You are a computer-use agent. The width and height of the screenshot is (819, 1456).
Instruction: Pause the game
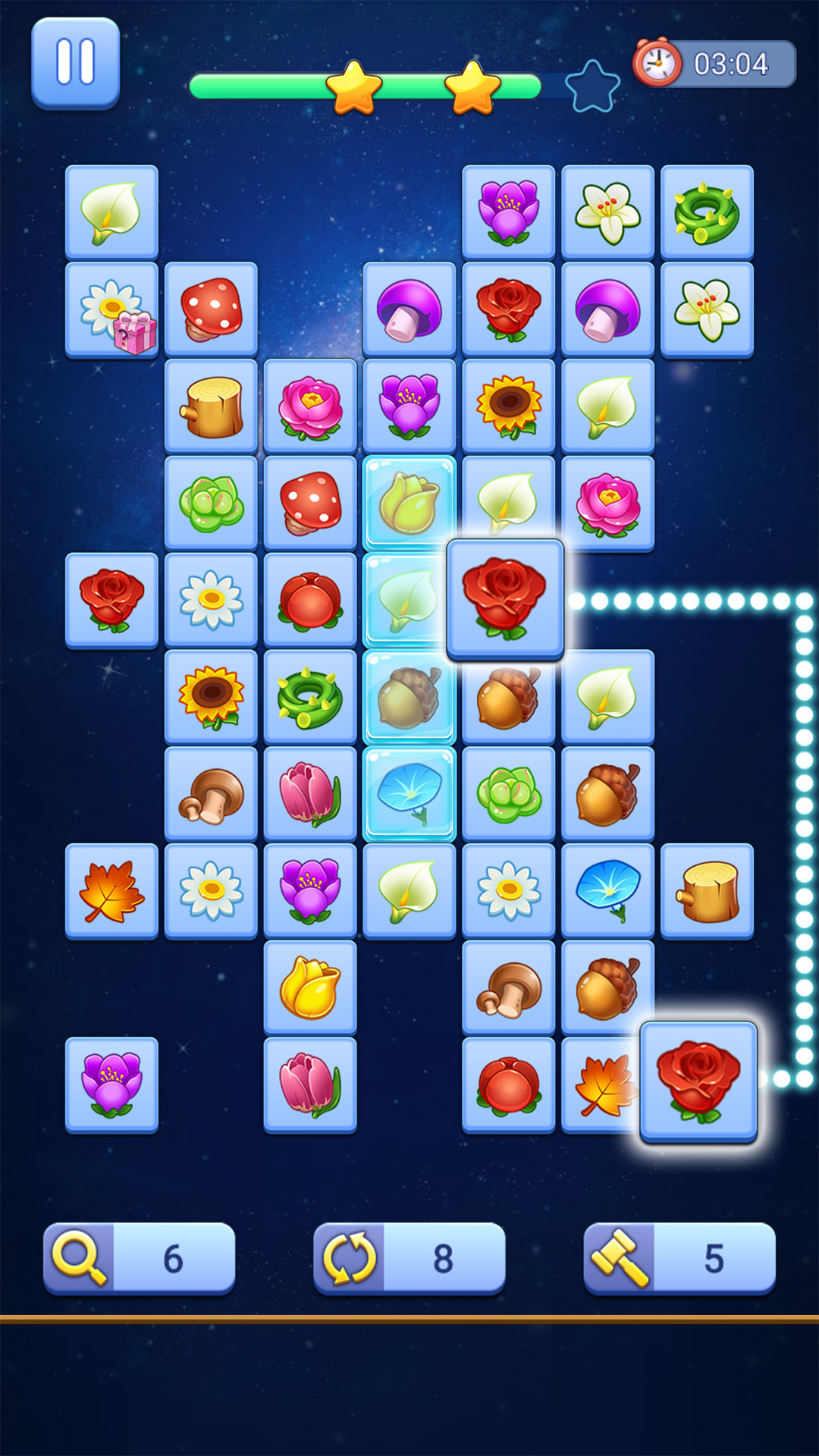click(75, 63)
